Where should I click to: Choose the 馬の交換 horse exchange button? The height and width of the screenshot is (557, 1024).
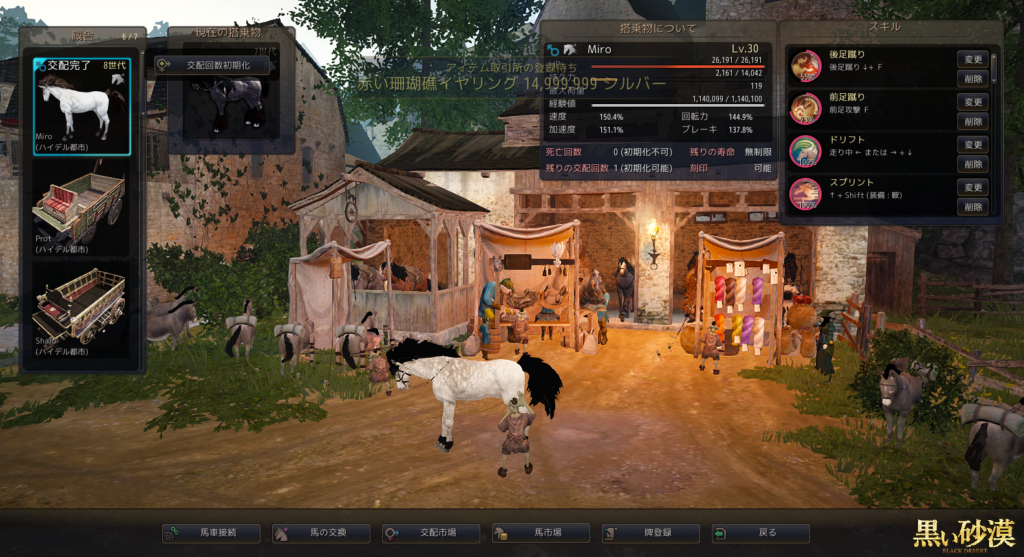(321, 533)
